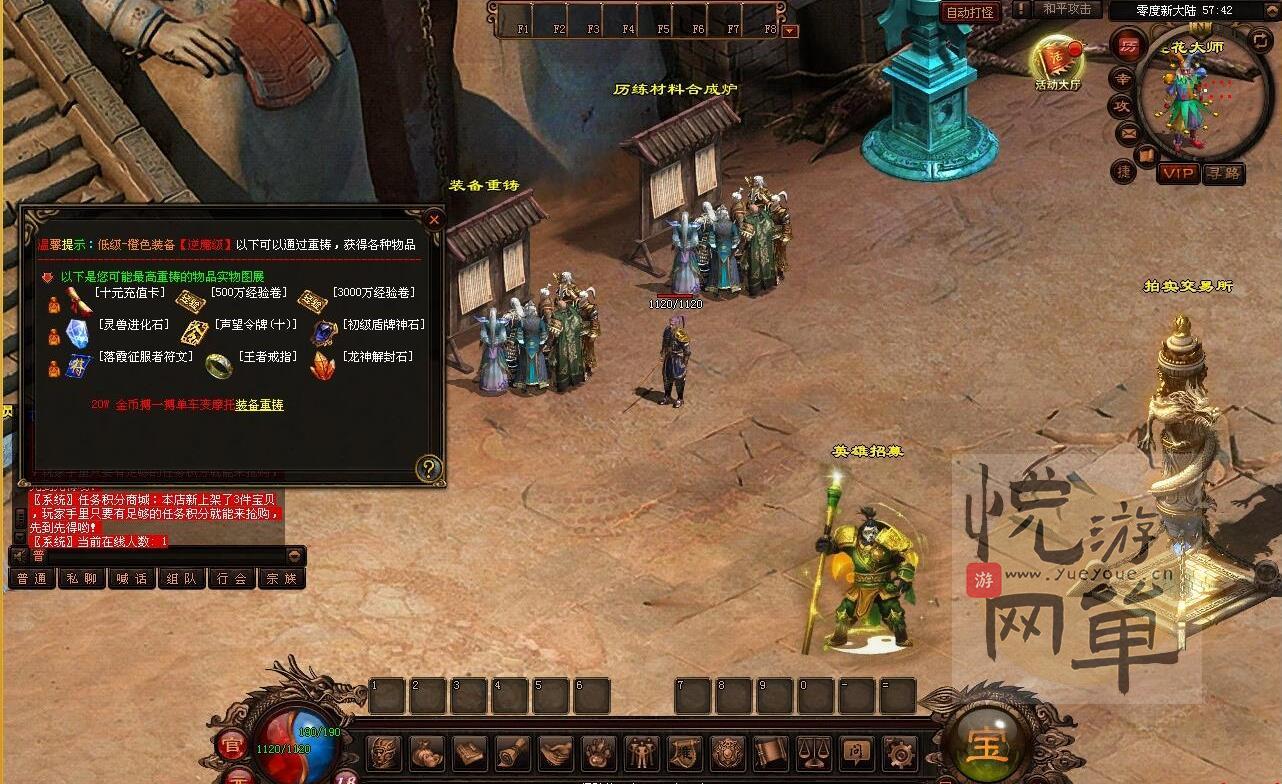
Task: Open the exclamation mode selector near 和平攻击
Action: 1021,9
